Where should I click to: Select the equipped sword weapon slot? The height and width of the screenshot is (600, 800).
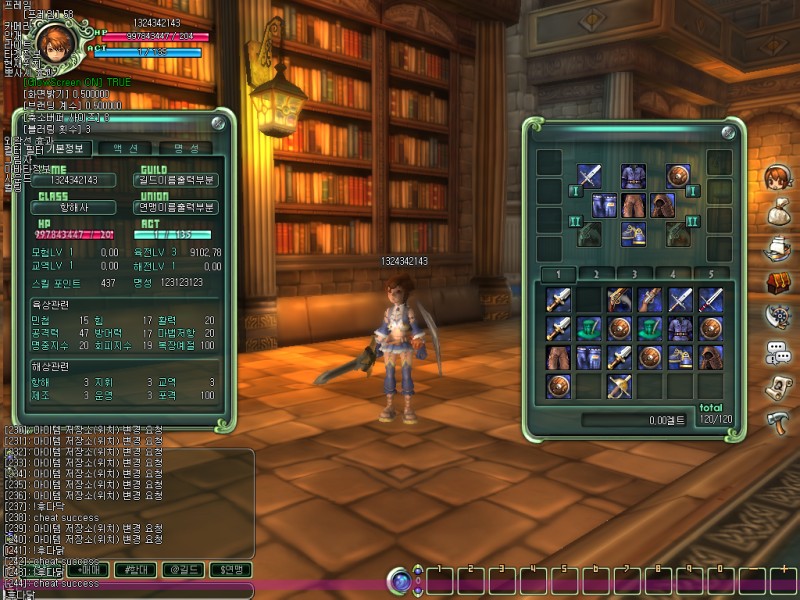point(590,176)
